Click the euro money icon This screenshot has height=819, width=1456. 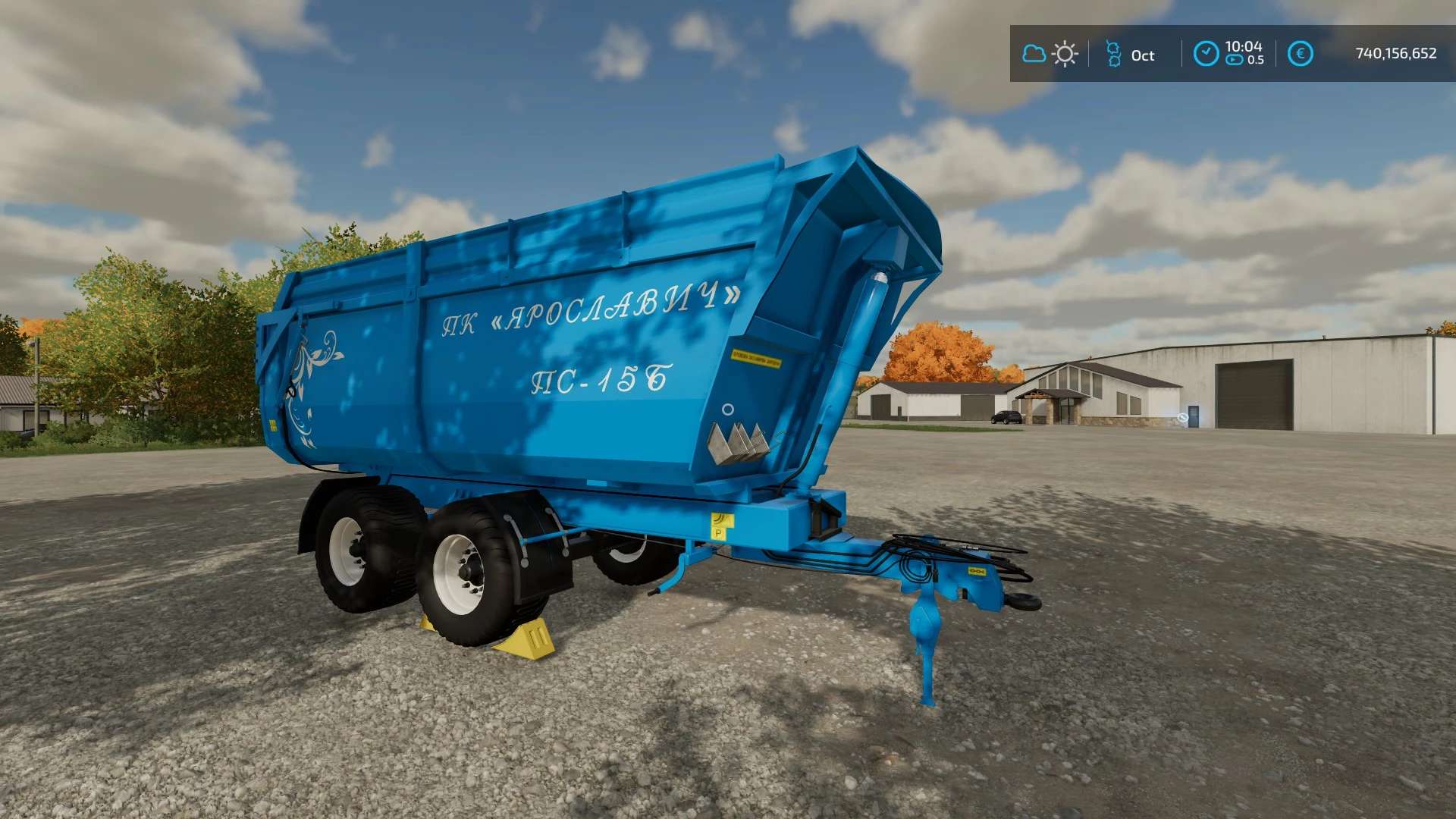pos(1300,54)
